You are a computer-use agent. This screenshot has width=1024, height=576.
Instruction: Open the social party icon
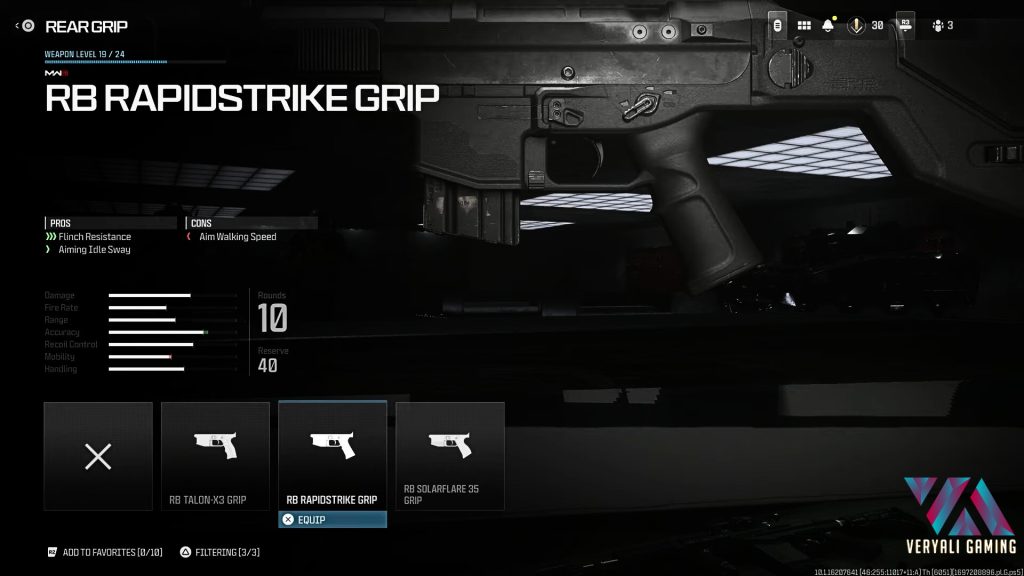click(939, 25)
